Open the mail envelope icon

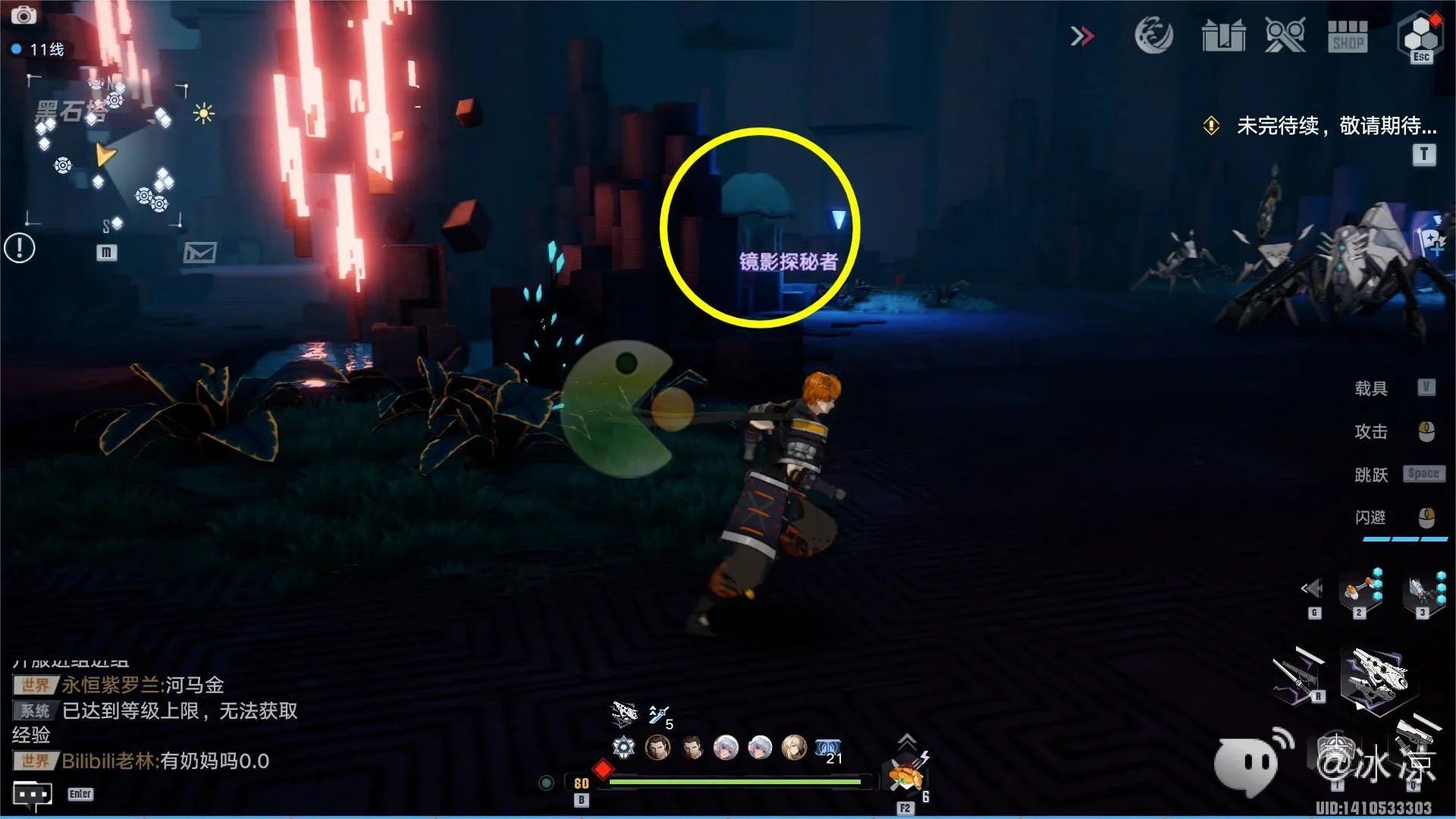point(199,252)
